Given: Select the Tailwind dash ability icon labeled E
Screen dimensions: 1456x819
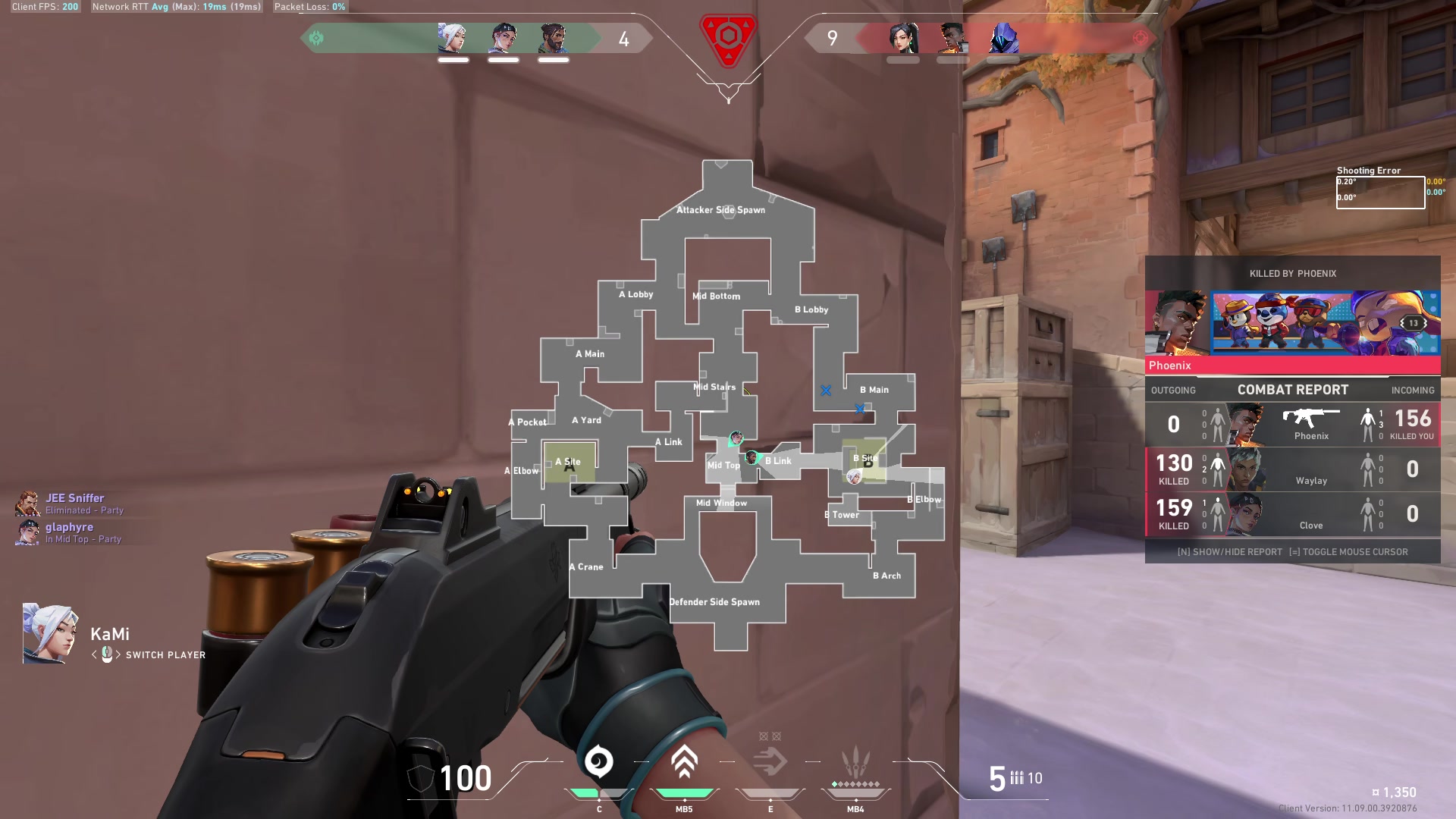Looking at the screenshot, I should click(x=770, y=760).
